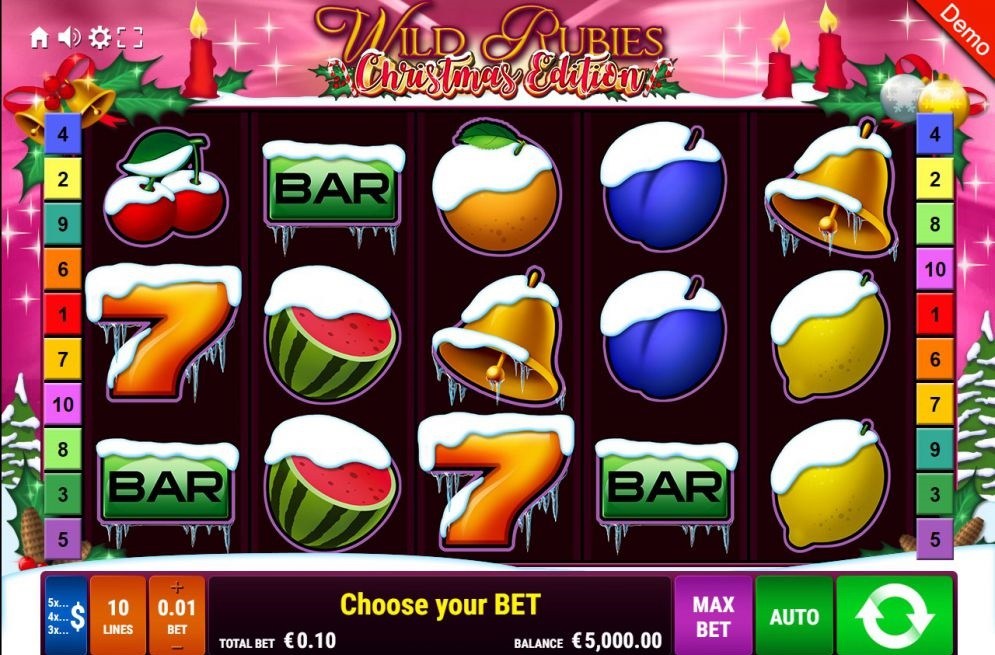Return to the lobby with the home icon
The width and height of the screenshot is (995, 655).
point(39,38)
